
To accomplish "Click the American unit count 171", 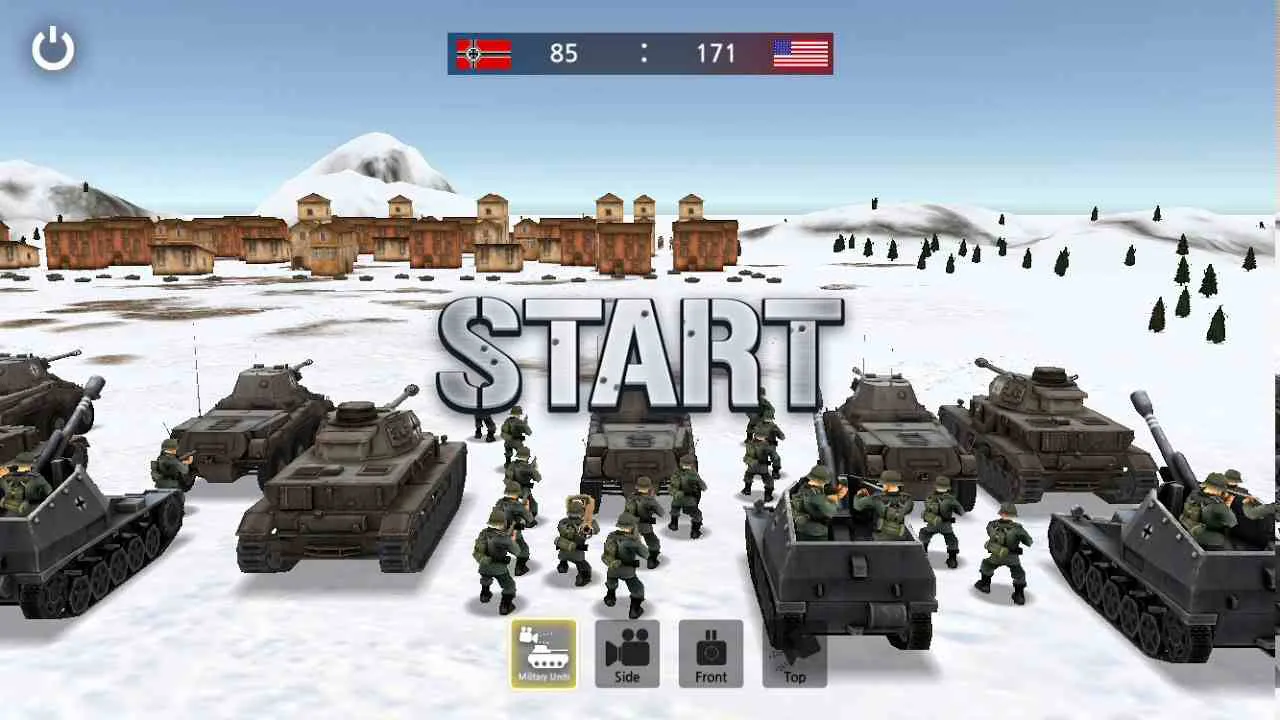I will click(x=718, y=54).
